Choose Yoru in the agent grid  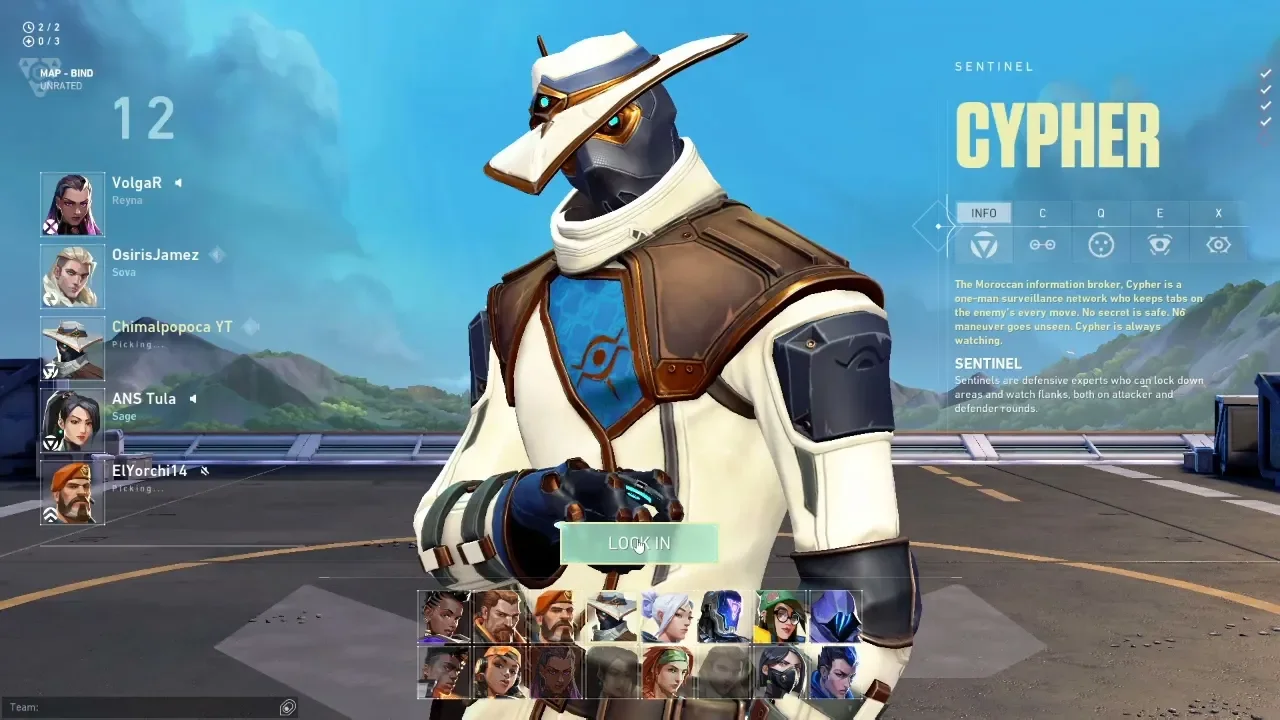[836, 672]
